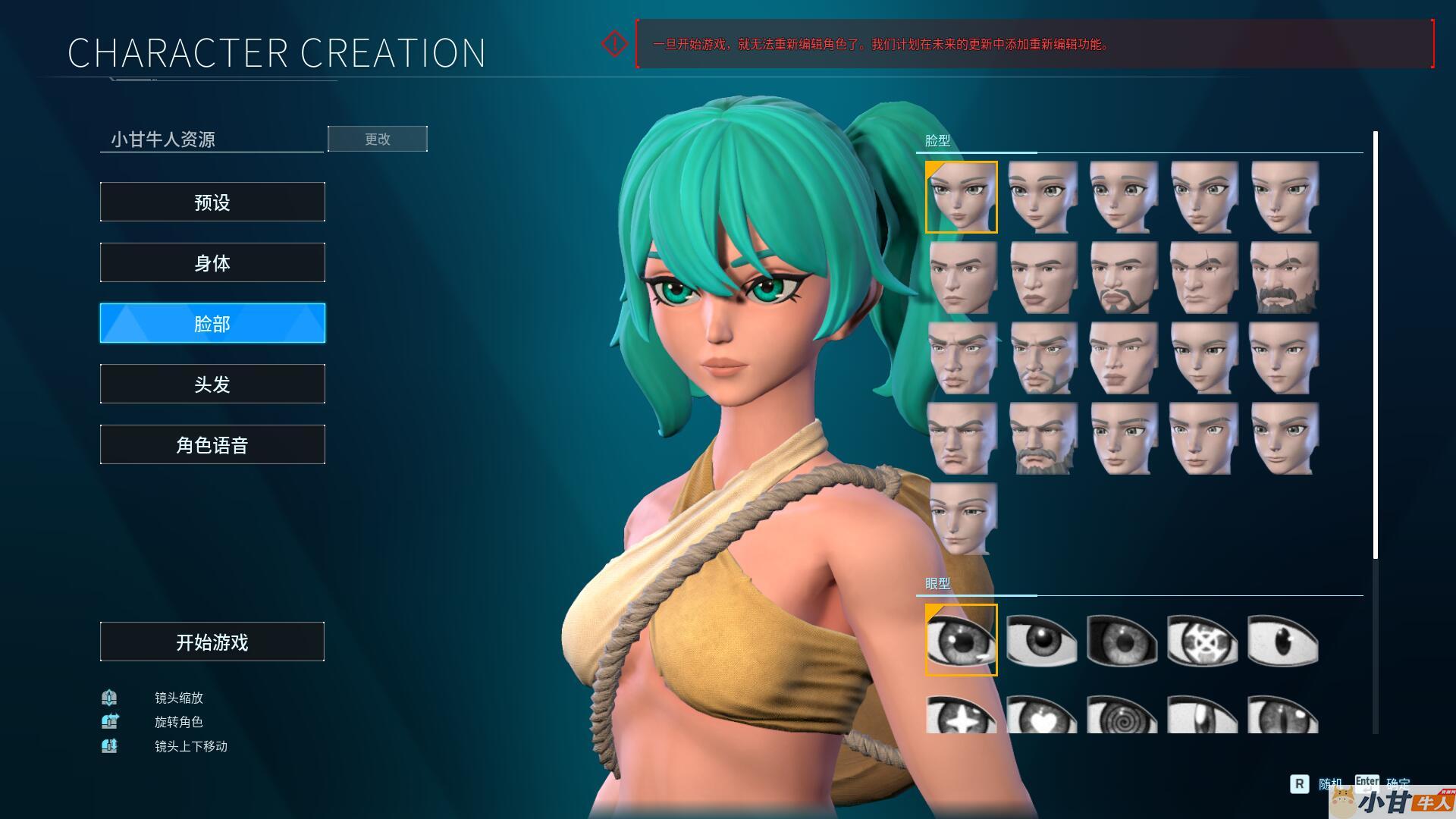The height and width of the screenshot is (819, 1456).
Task: Select the highlighted first eye type
Action: tap(961, 640)
